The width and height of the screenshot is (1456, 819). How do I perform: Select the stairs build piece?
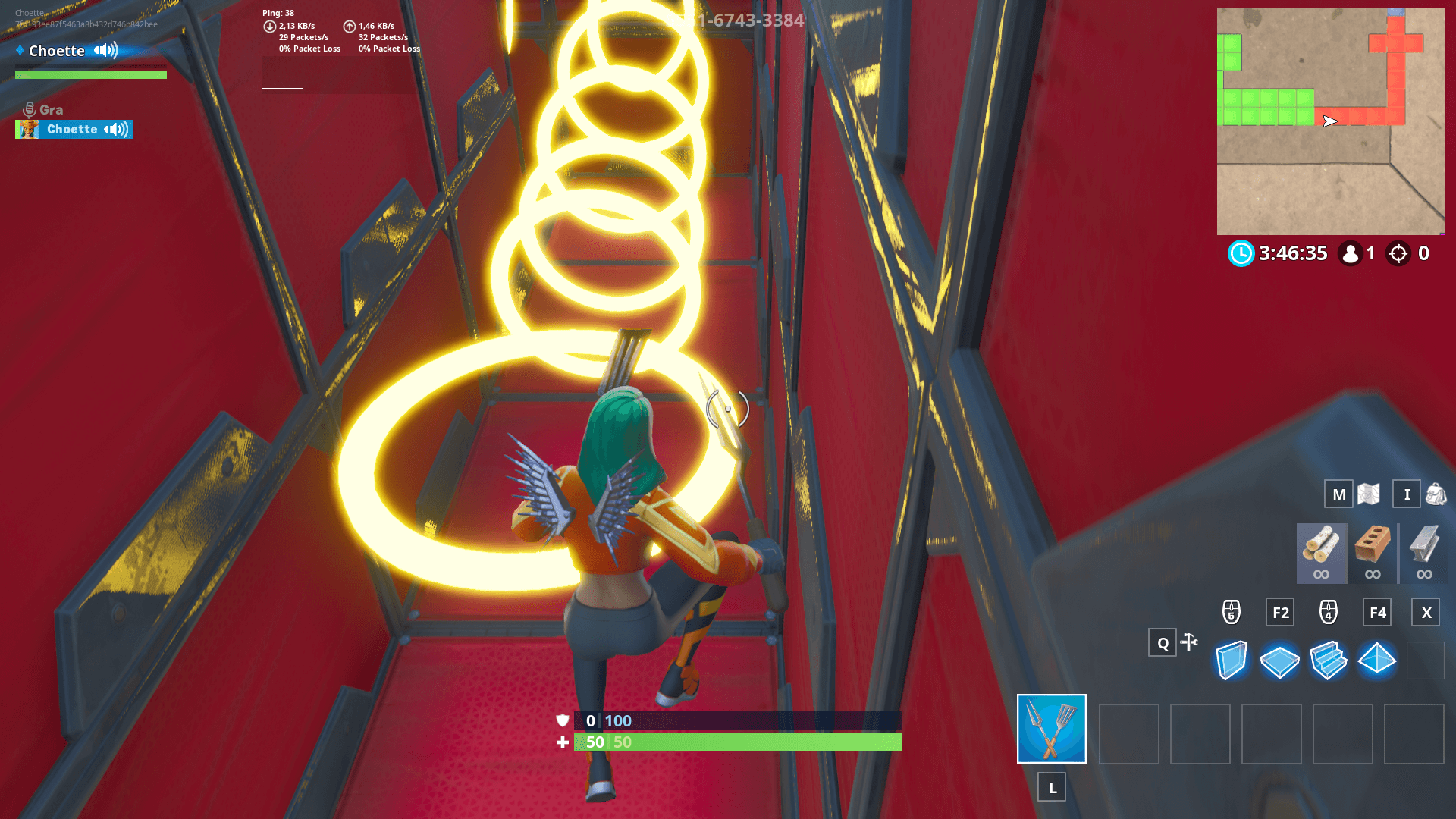[1329, 661]
